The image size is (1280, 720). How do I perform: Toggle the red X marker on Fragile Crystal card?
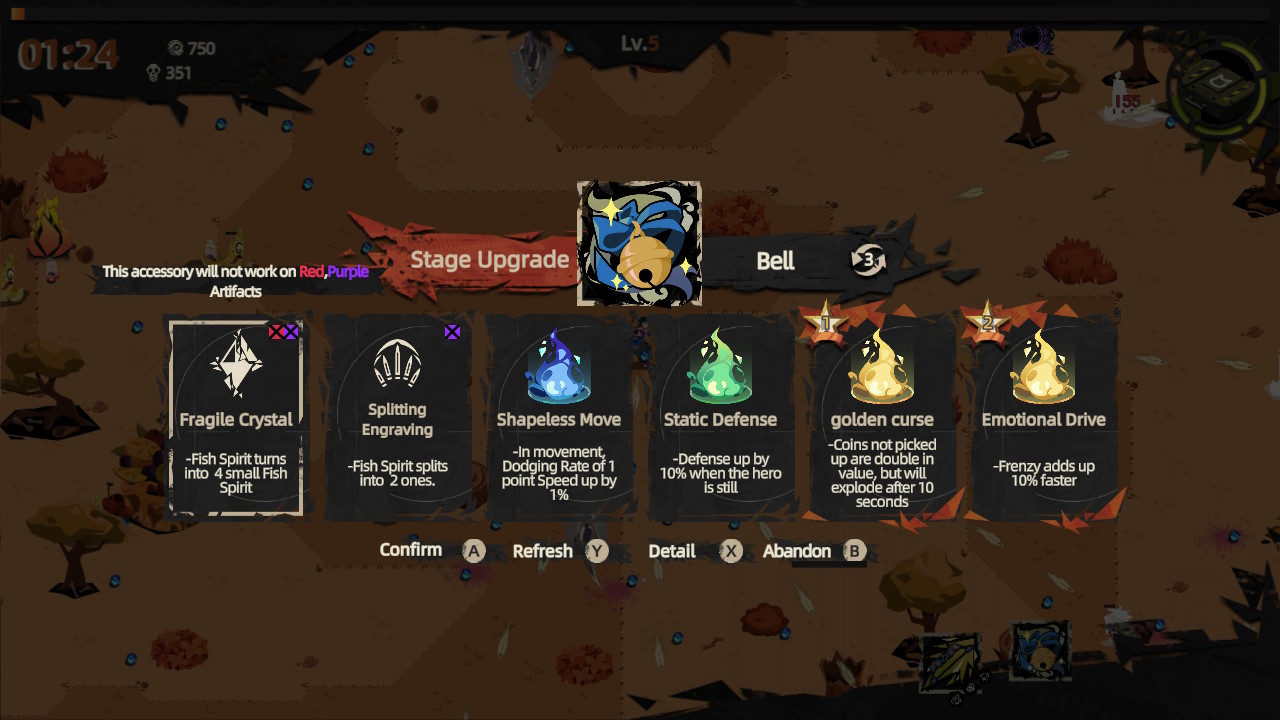276,331
